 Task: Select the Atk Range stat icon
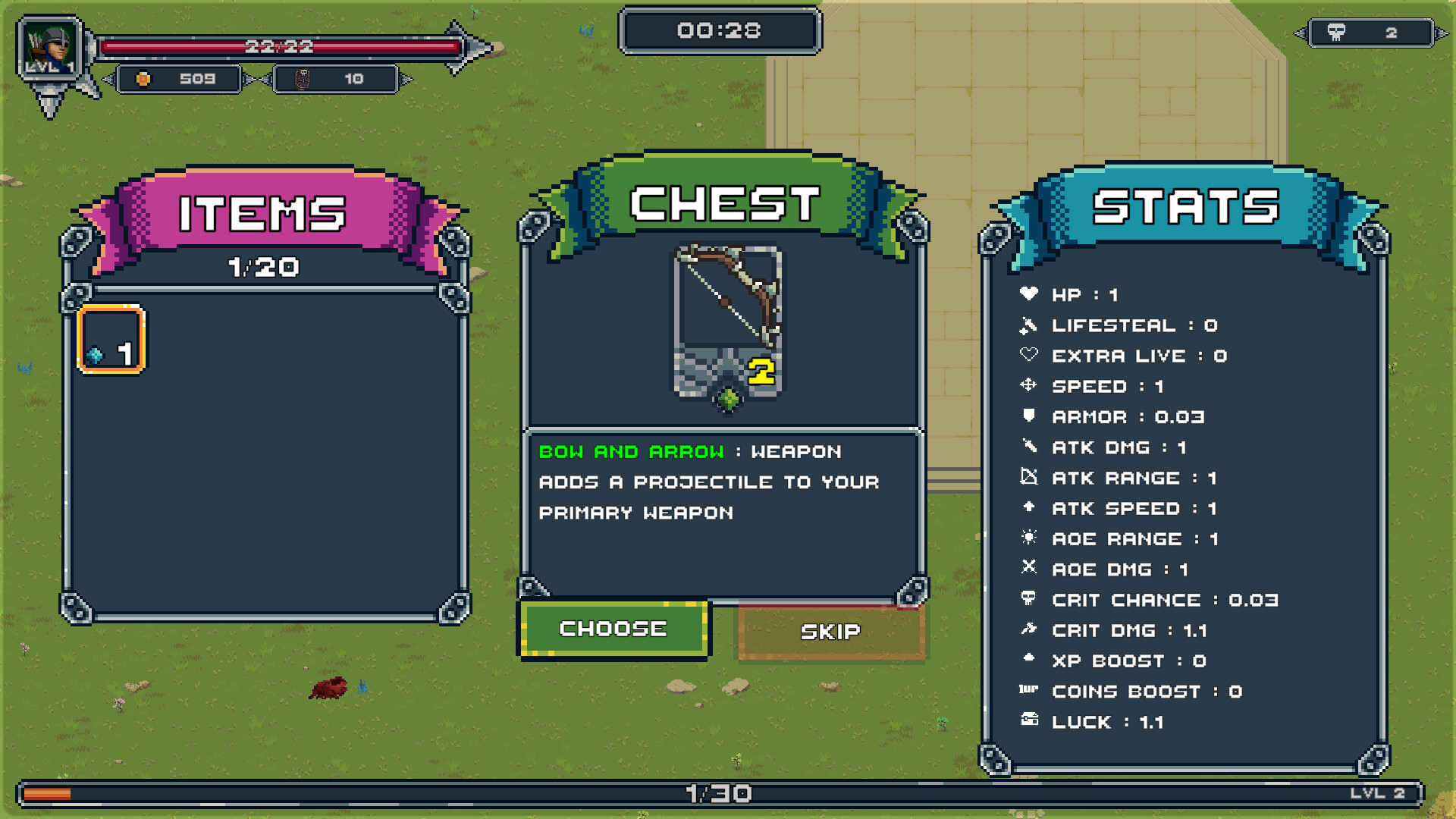(1029, 478)
